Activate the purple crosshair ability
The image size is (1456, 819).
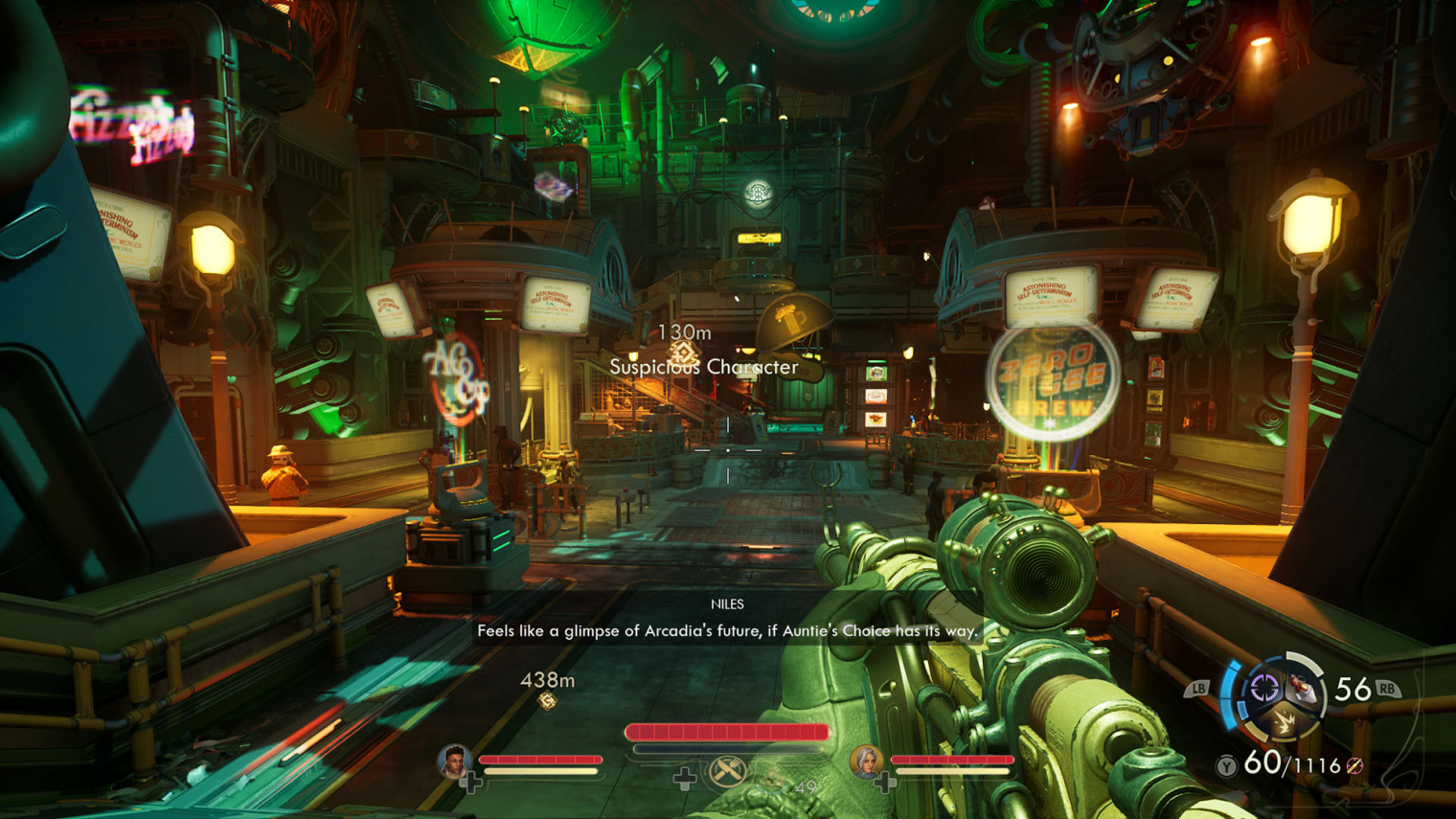click(1264, 687)
